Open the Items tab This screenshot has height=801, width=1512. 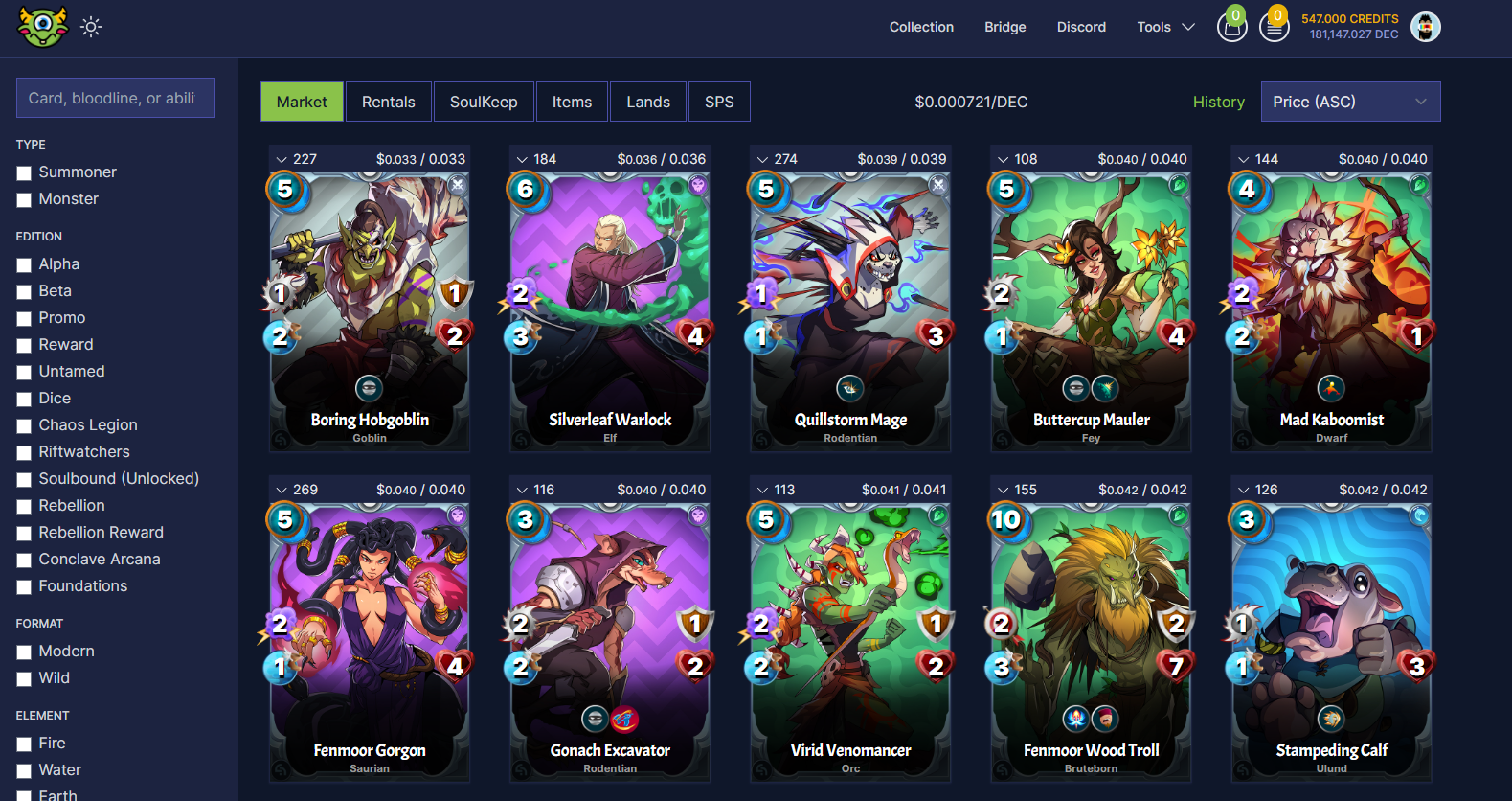point(572,102)
